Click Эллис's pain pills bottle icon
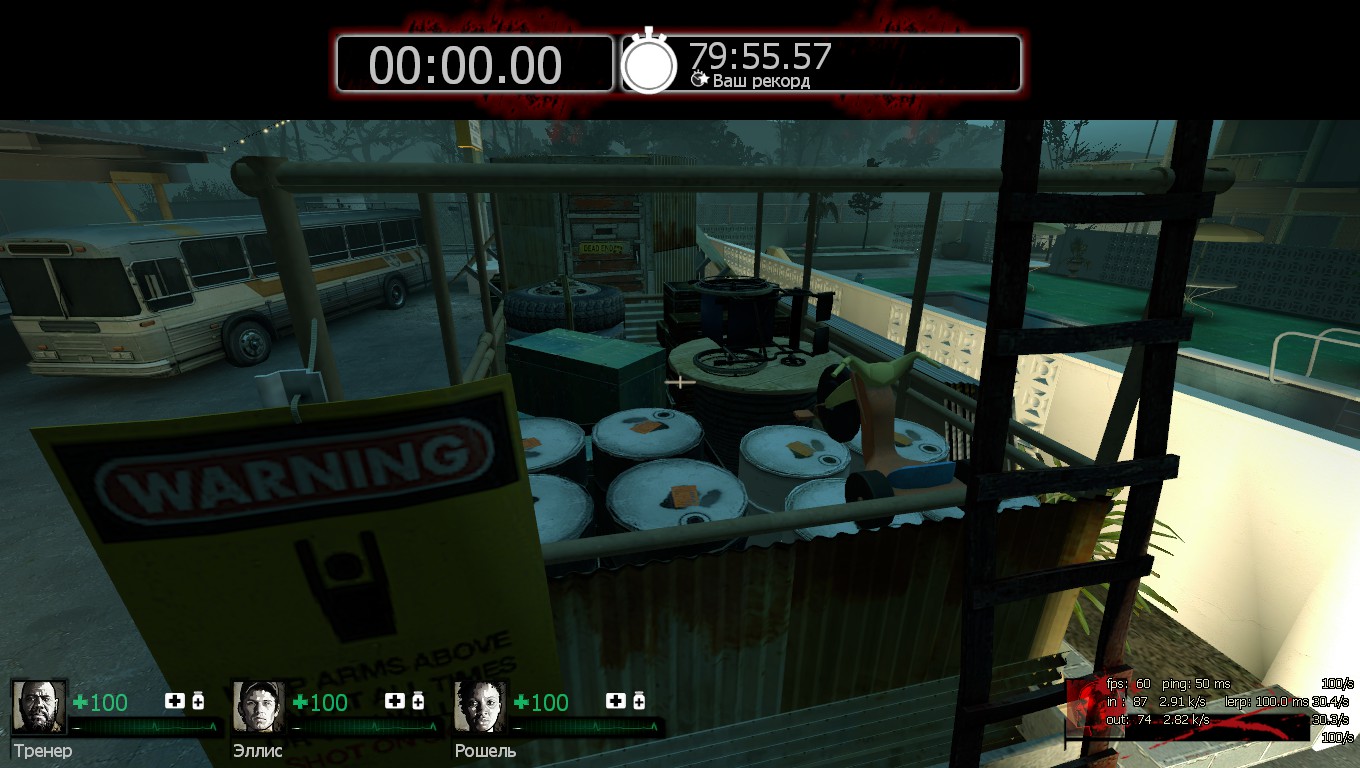 [418, 701]
